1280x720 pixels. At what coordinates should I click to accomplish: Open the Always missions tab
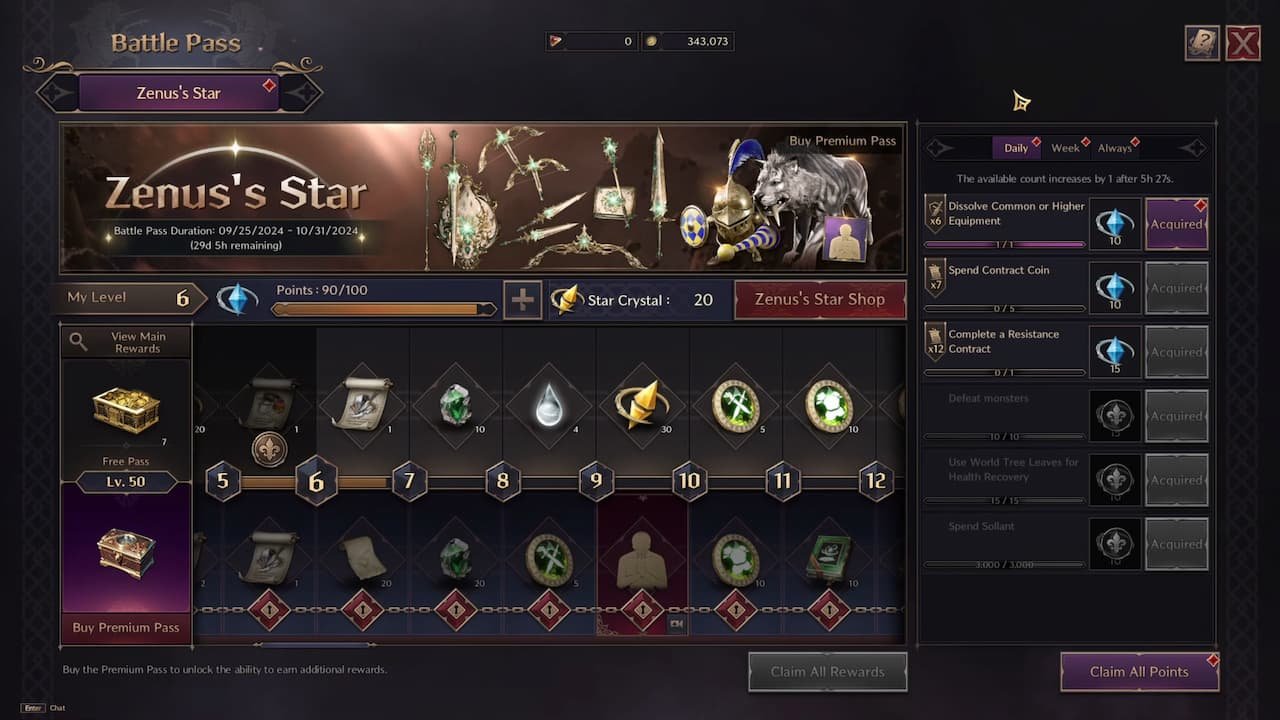1114,147
